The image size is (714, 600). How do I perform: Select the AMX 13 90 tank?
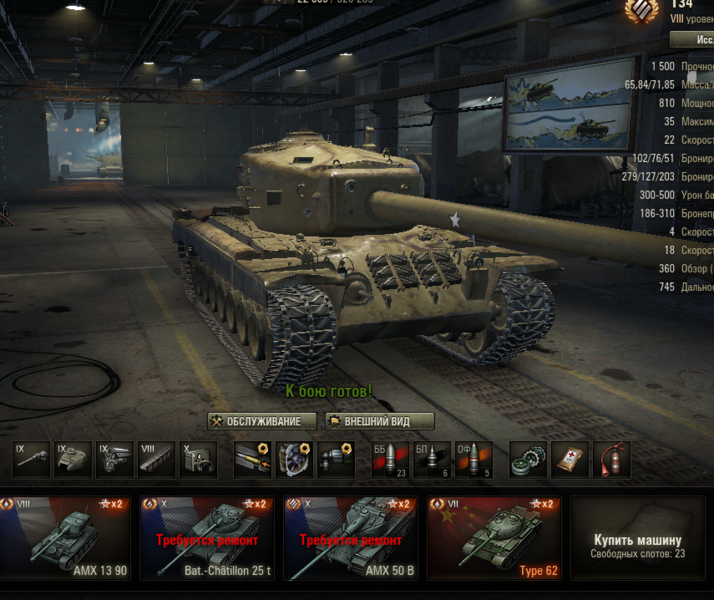click(x=65, y=538)
